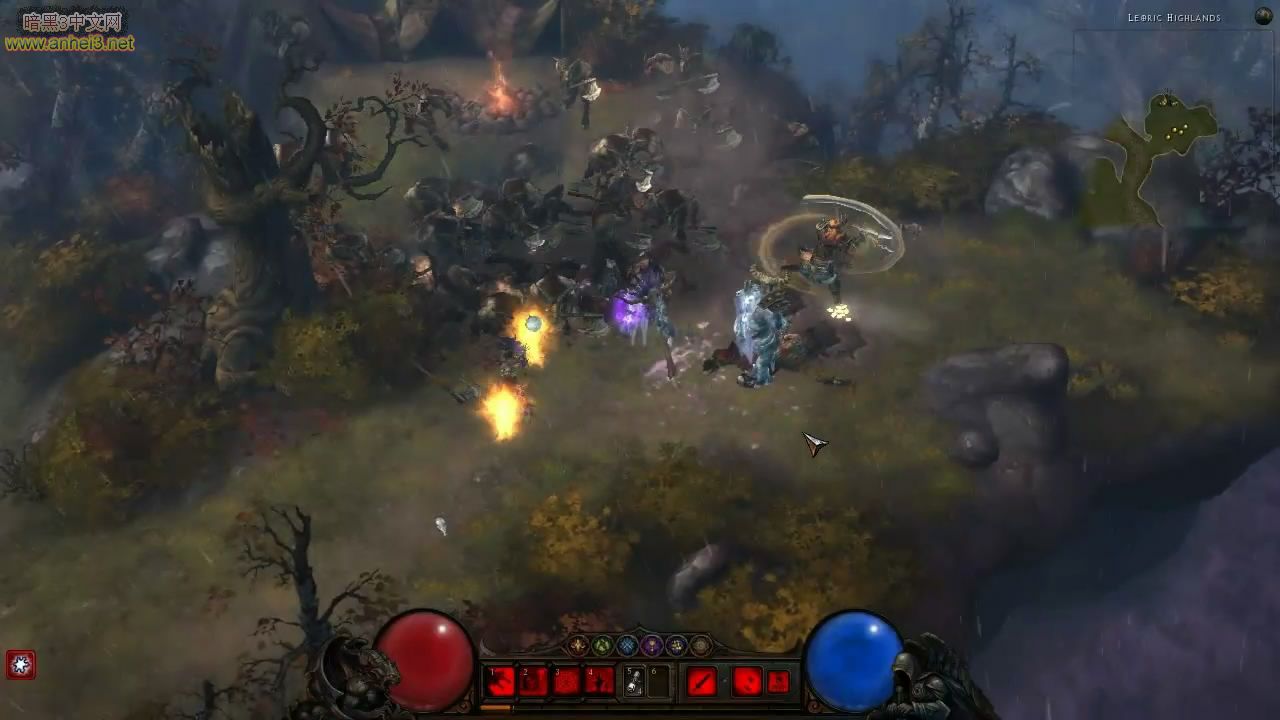Visit the www.anhei3.net watermark link
This screenshot has height=720, width=1280.
pyautogui.click(x=68, y=43)
